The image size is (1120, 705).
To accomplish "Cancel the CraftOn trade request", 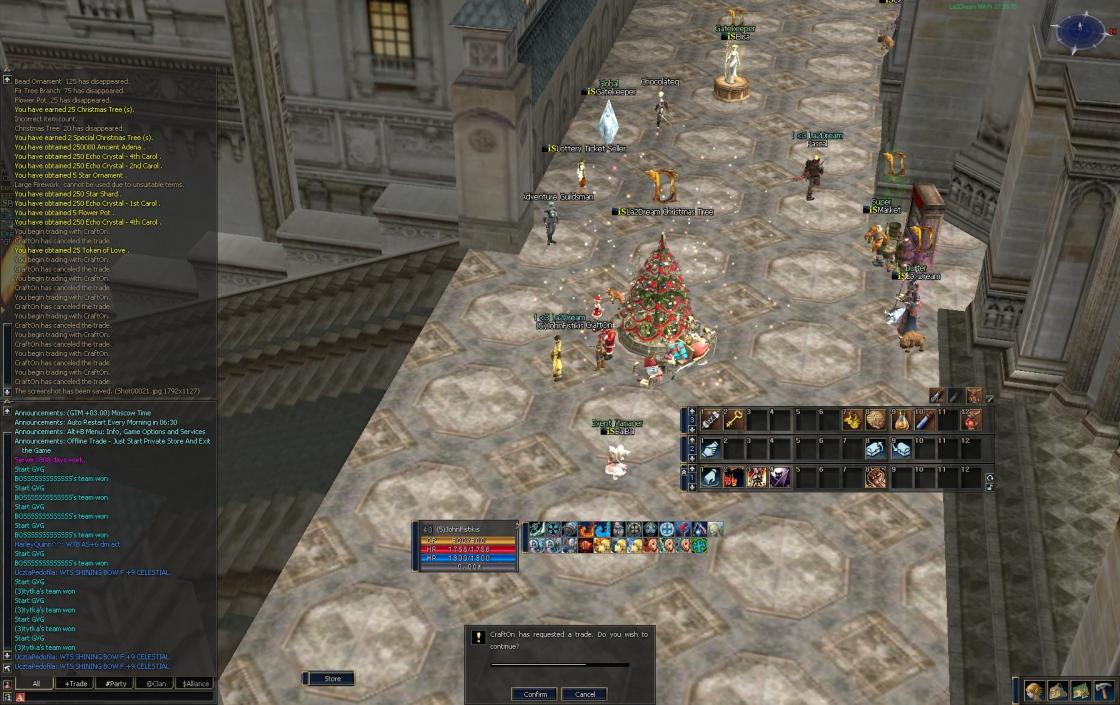I will pyautogui.click(x=585, y=694).
